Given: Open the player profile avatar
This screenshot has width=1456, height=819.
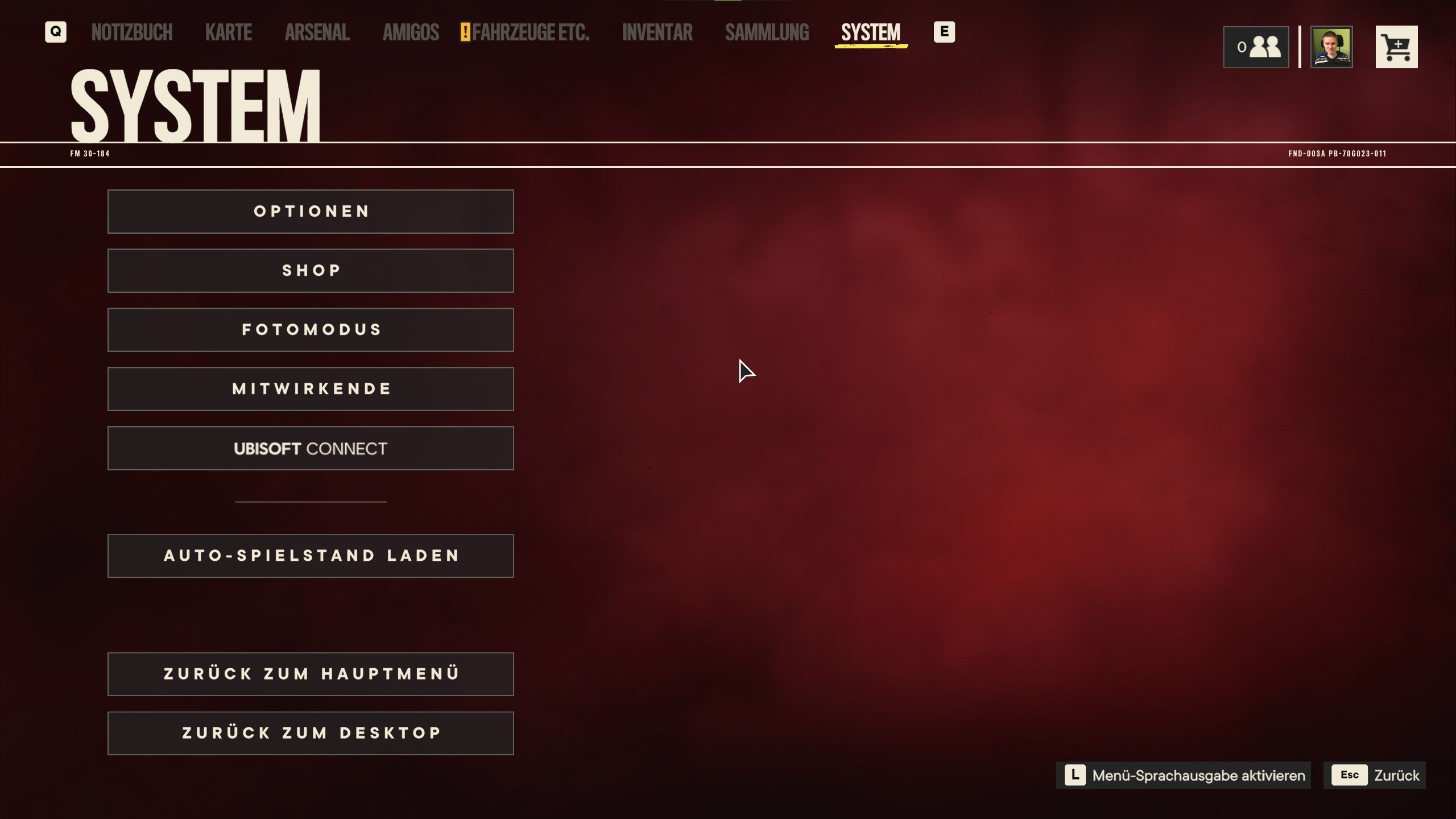Looking at the screenshot, I should pos(1331,47).
